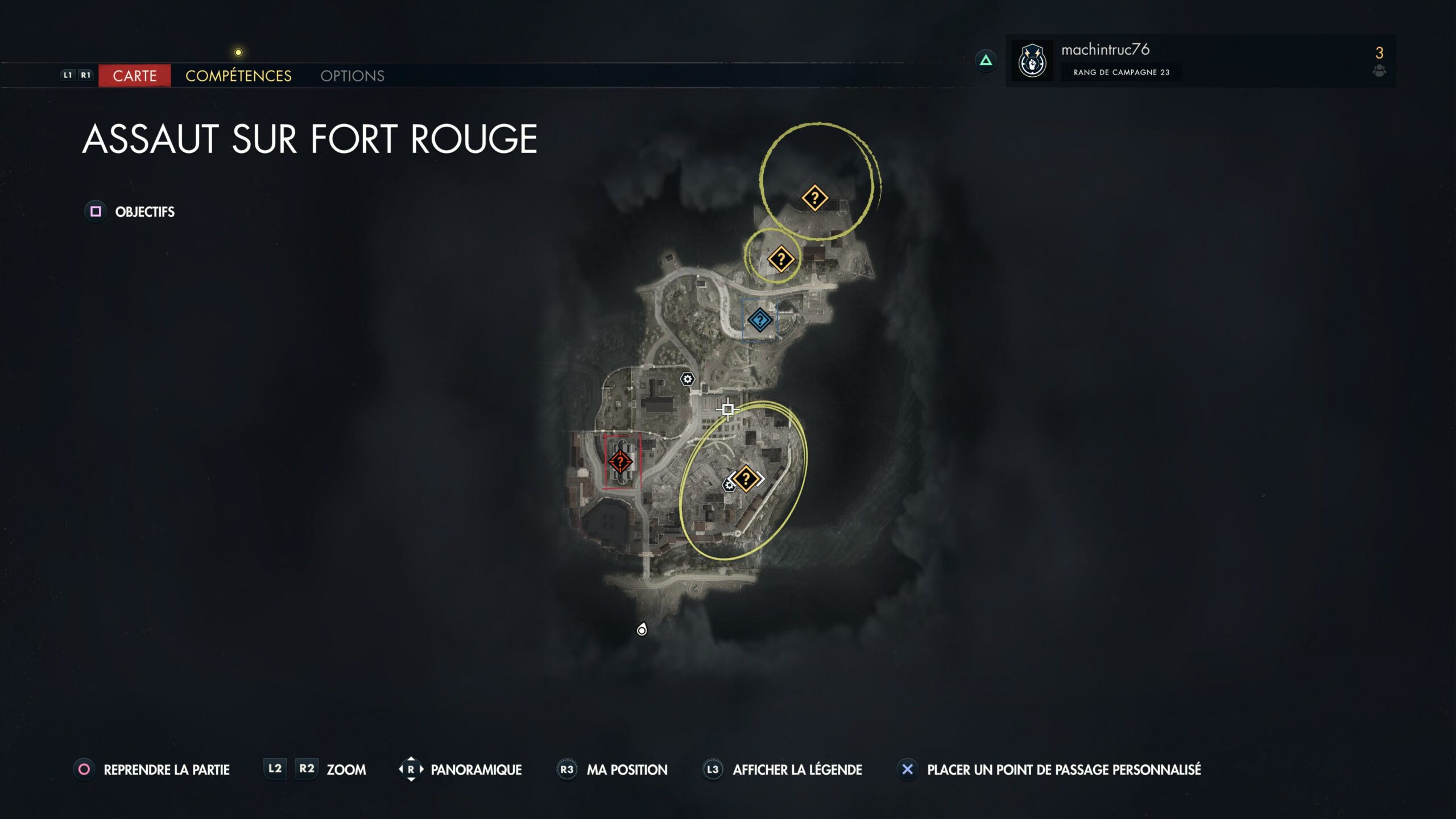Open machintruc76's player profile card
Screen dimensions: 1456x819
(x=1105, y=60)
